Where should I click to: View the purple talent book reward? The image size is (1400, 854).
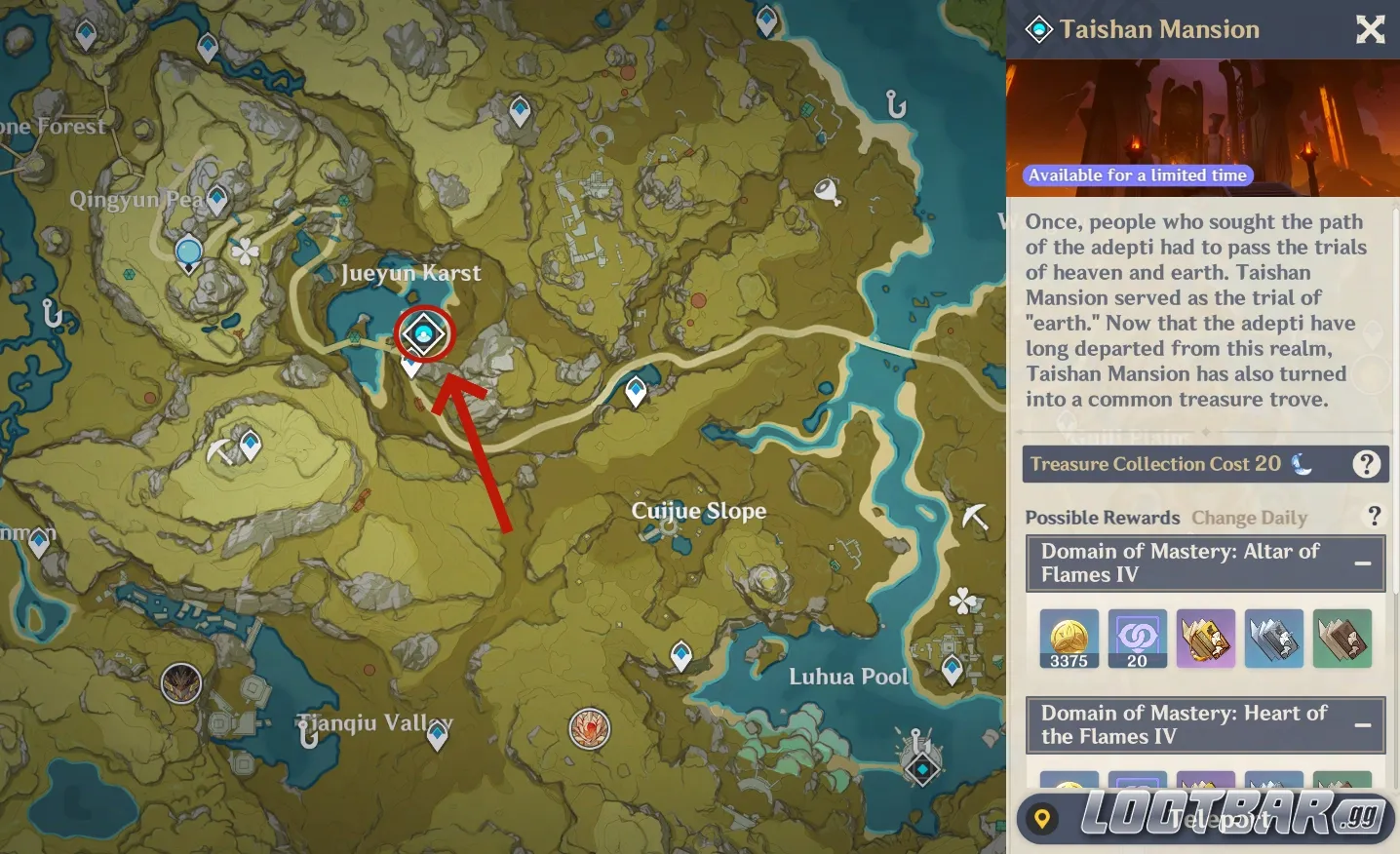click(x=1205, y=639)
